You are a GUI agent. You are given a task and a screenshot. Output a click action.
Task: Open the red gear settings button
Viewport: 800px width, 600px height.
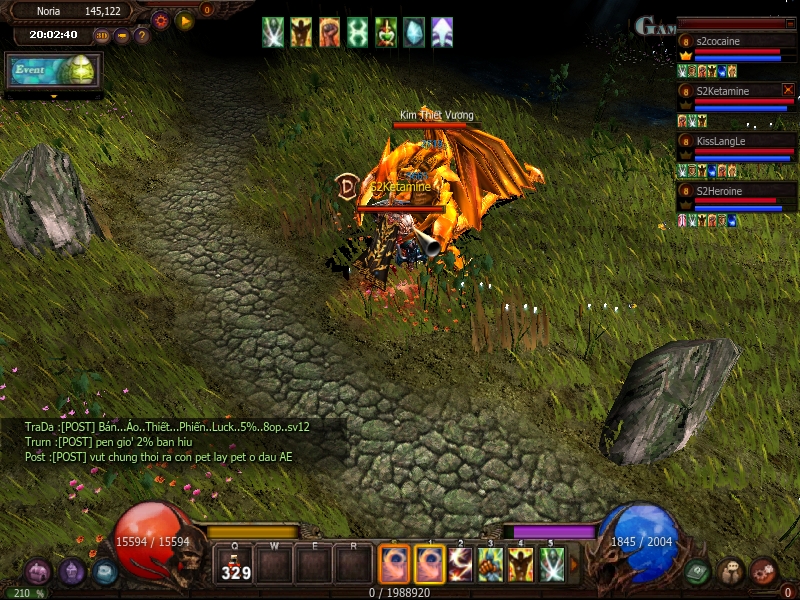click(160, 20)
